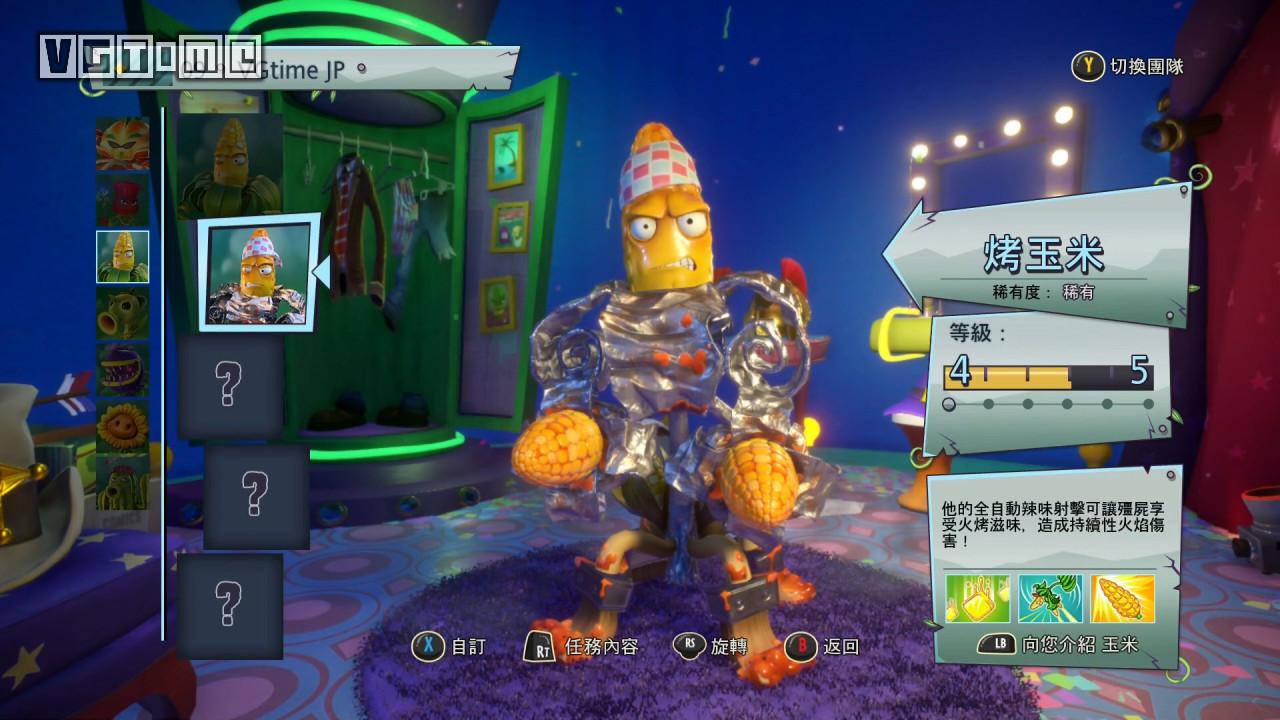Select the BBQ Corn variant with checkered hat
Image resolution: width=1280 pixels, height=720 pixels.
(x=258, y=273)
